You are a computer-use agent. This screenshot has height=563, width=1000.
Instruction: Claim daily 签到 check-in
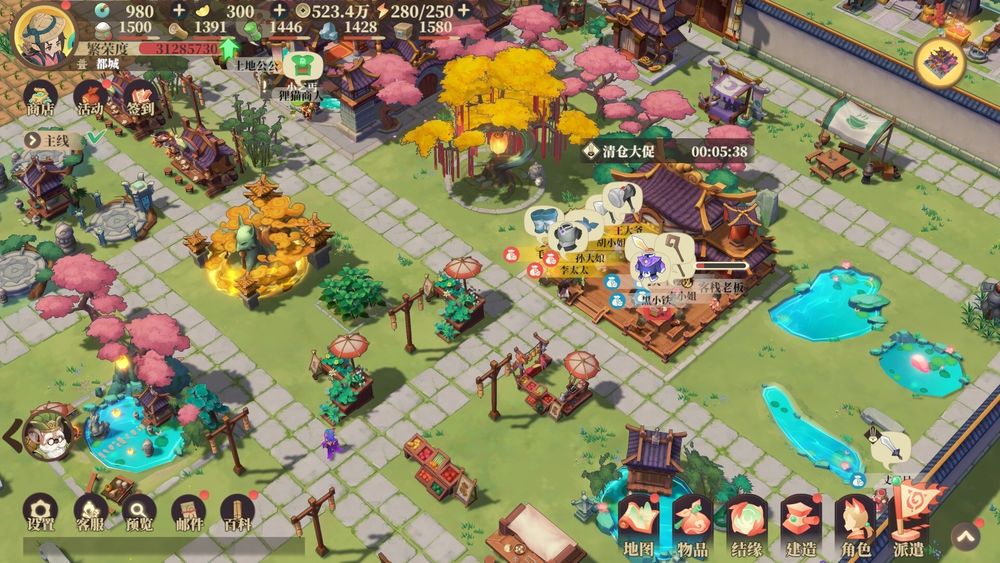point(140,100)
